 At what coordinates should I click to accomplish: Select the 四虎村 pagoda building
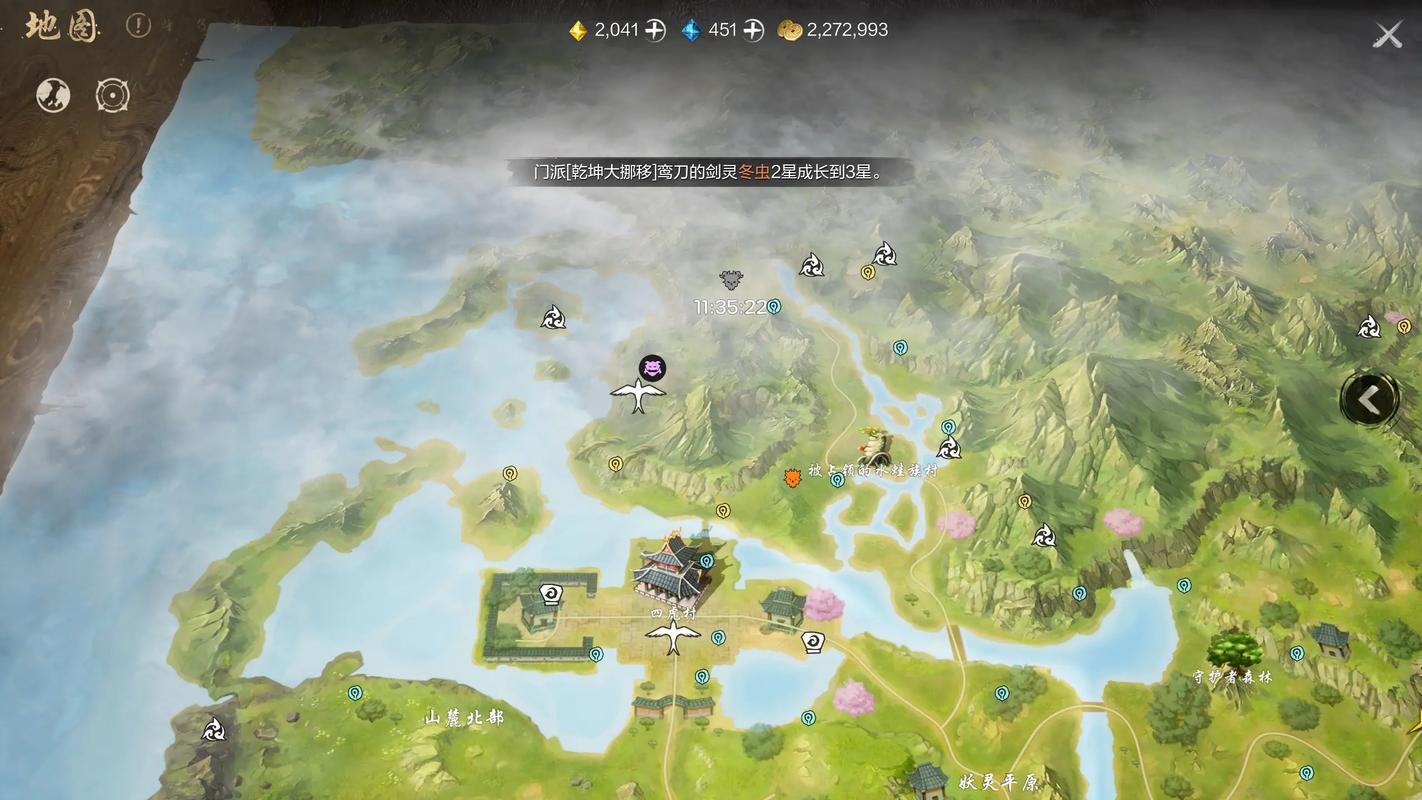tap(668, 570)
